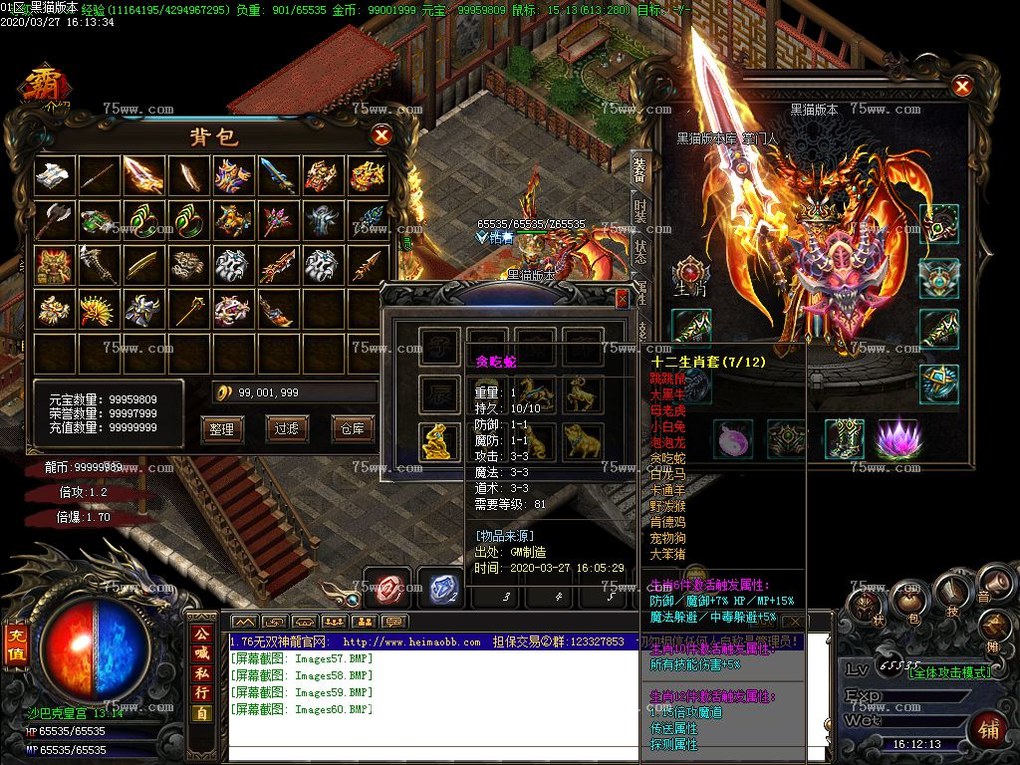Open the 充值 recharge button
The width and height of the screenshot is (1020, 765).
click(16, 645)
